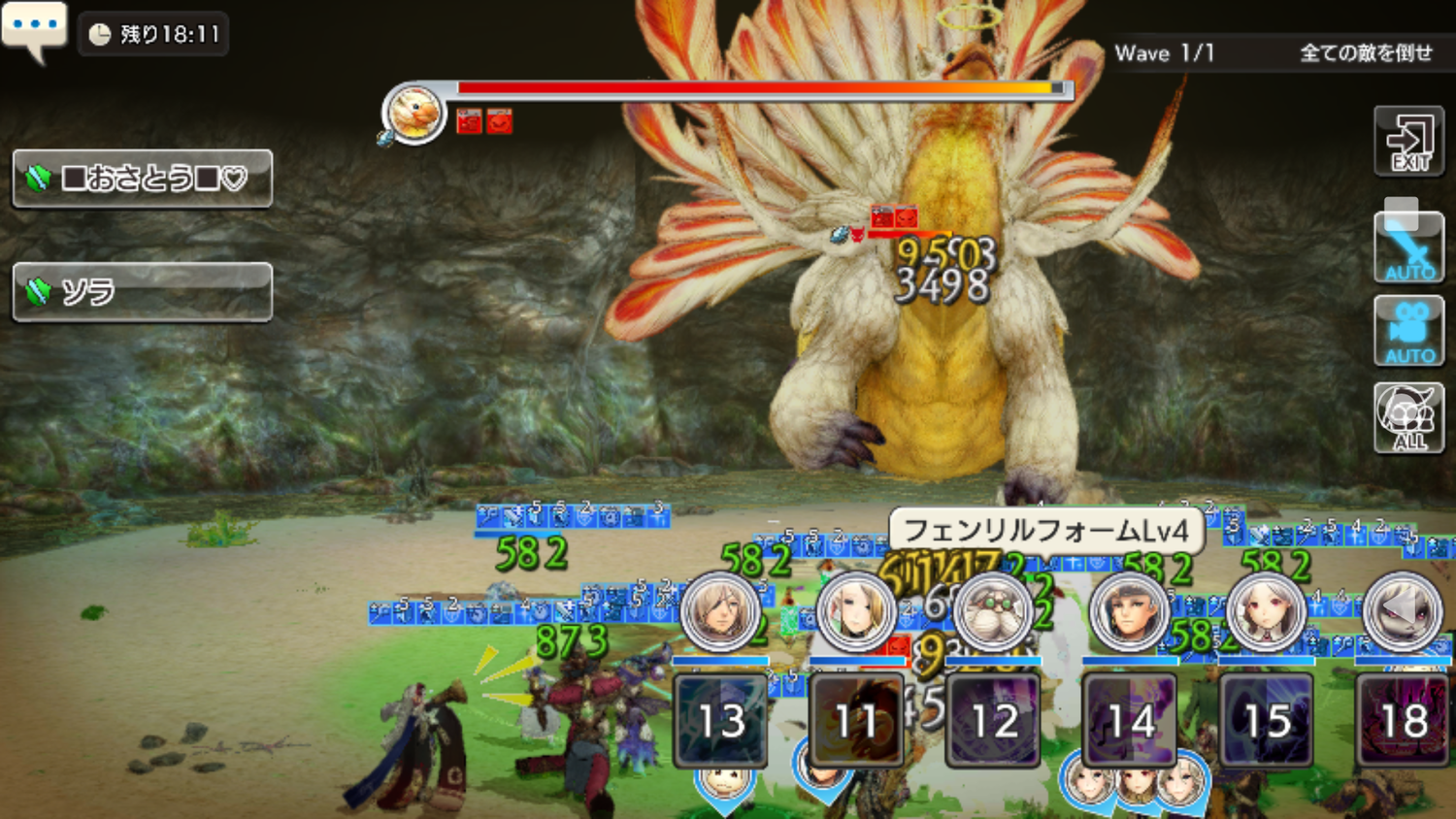1456x819 pixels.
Task: Tap the boss bird portrait icon
Action: click(x=414, y=113)
